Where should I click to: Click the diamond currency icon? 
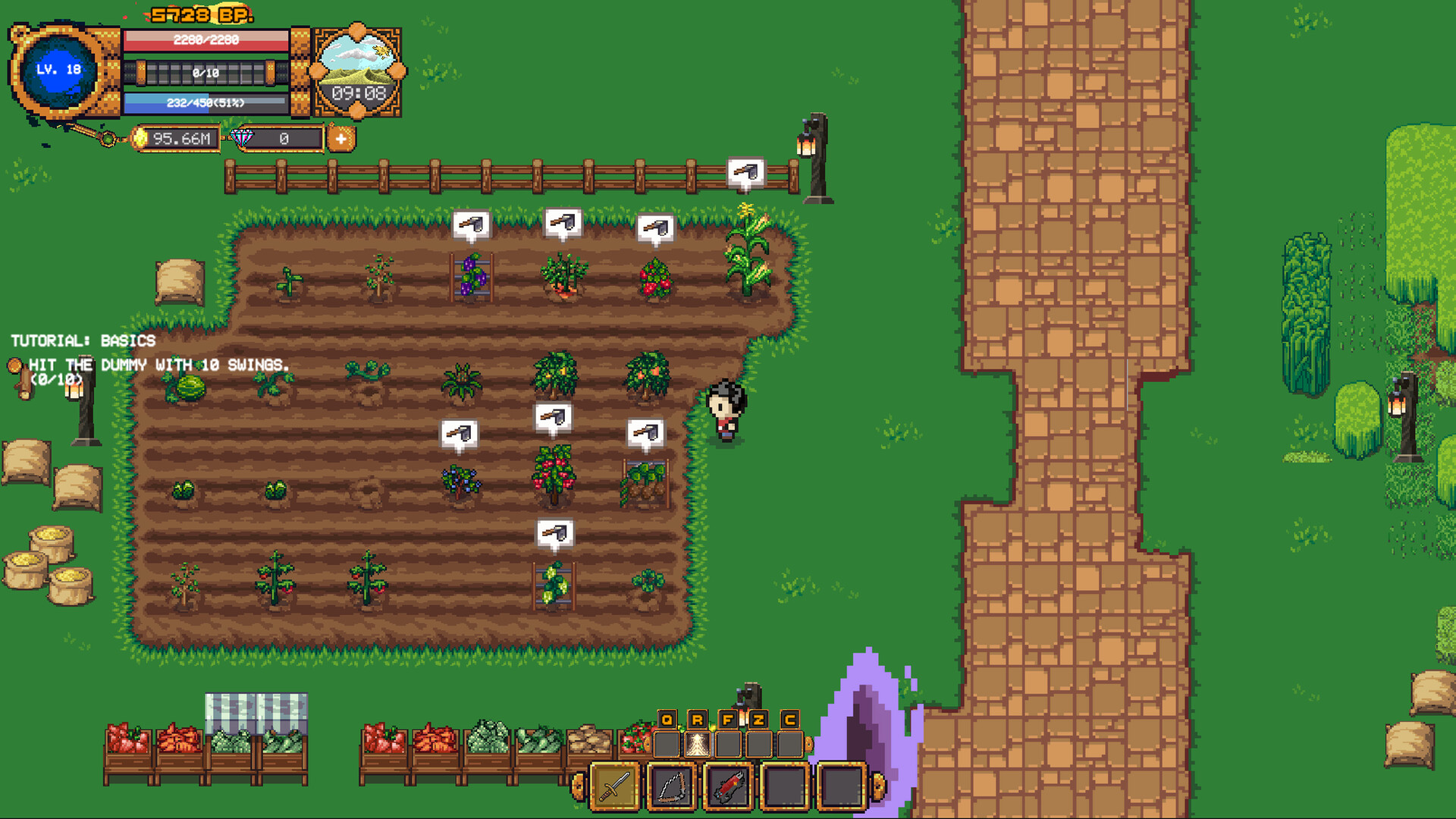click(x=240, y=139)
